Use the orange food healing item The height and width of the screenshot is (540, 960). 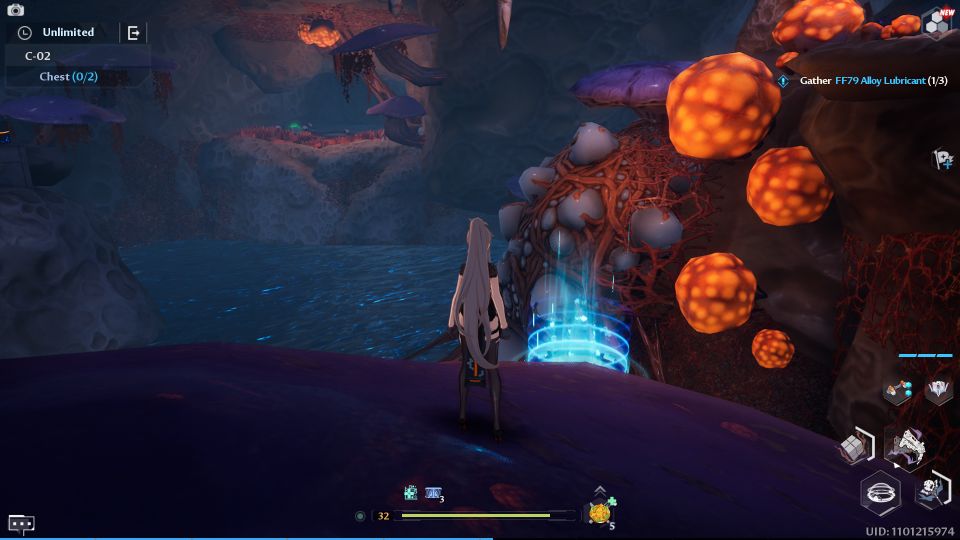point(599,514)
